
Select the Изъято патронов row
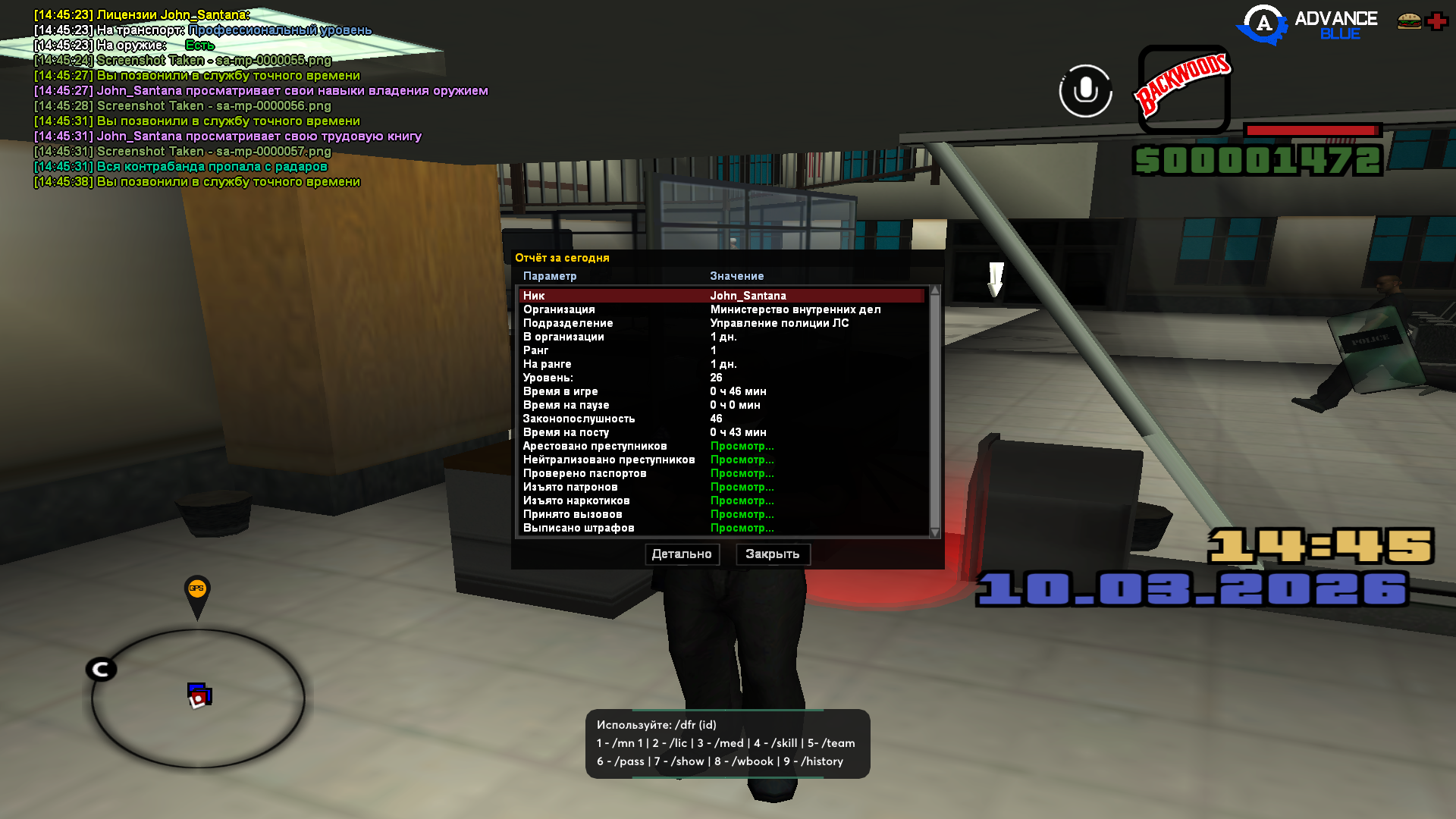720,487
